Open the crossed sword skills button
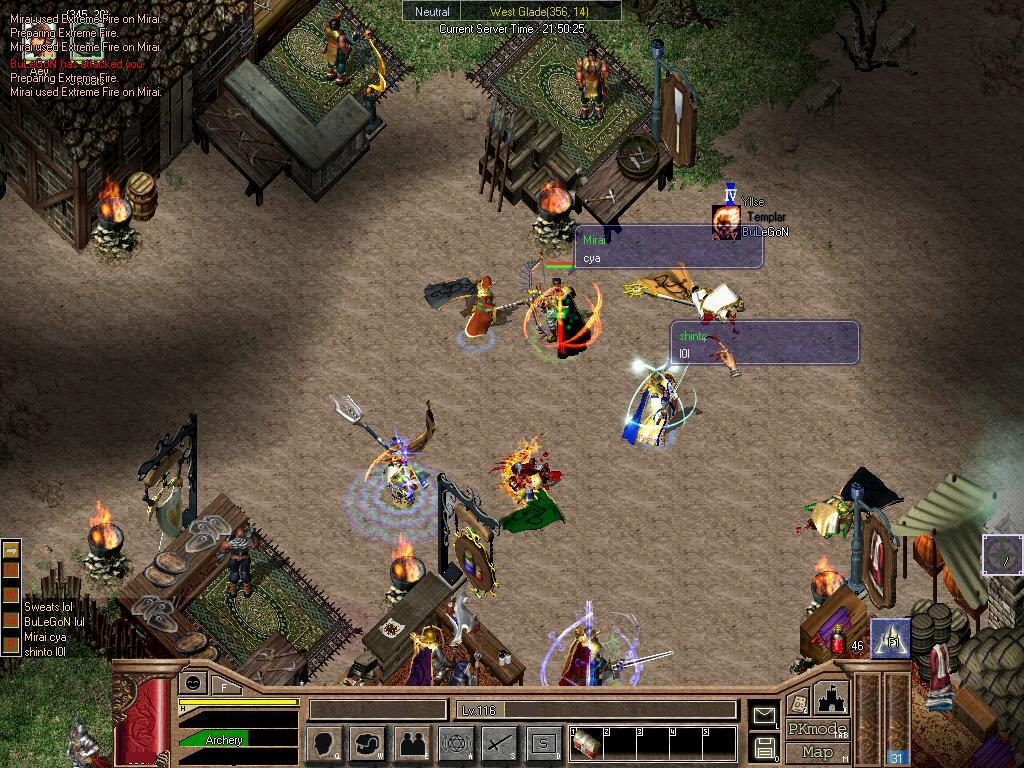This screenshot has height=768, width=1024. point(499,743)
